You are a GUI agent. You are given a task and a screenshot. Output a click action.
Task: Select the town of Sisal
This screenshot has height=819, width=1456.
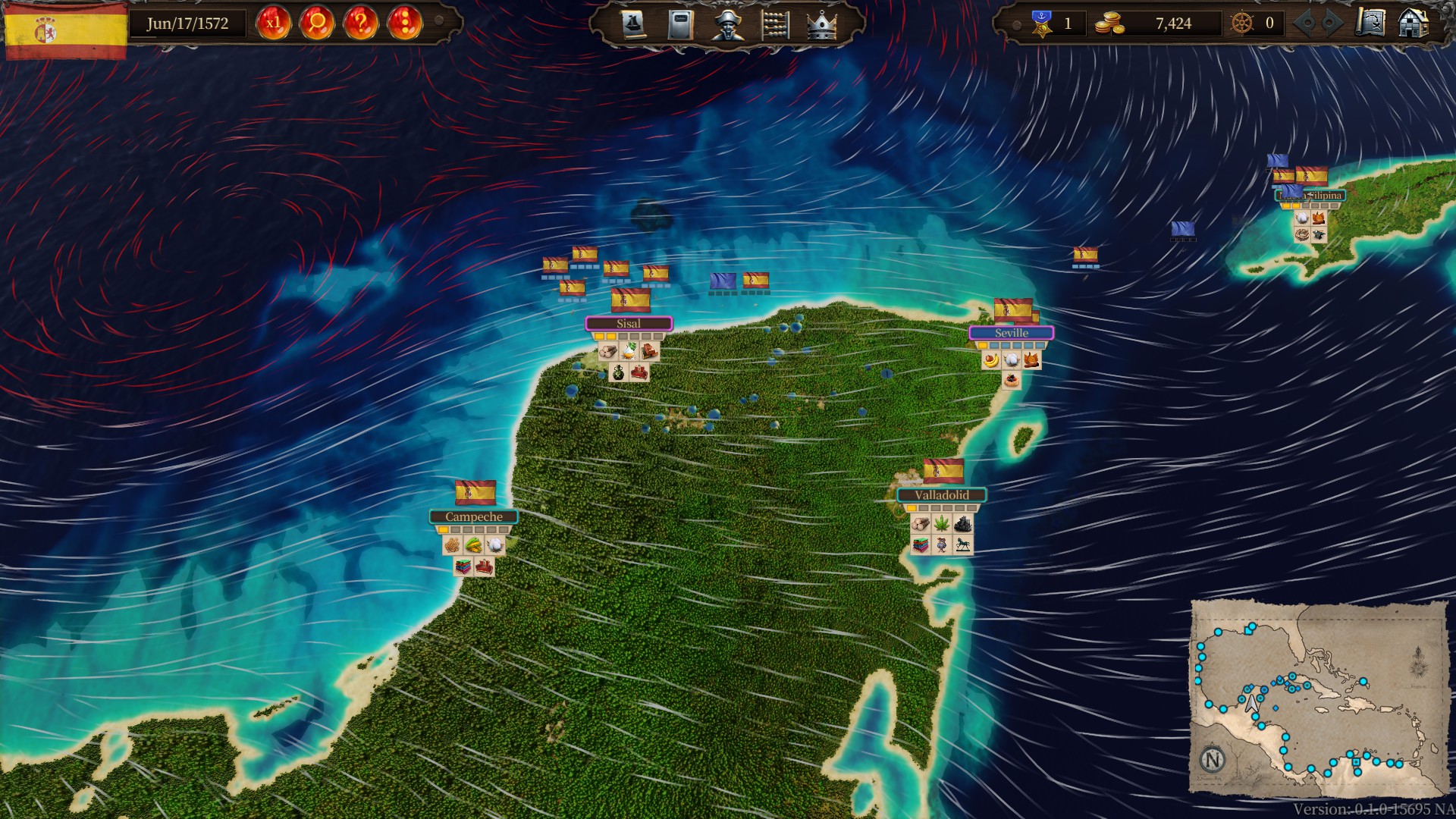[x=629, y=324]
